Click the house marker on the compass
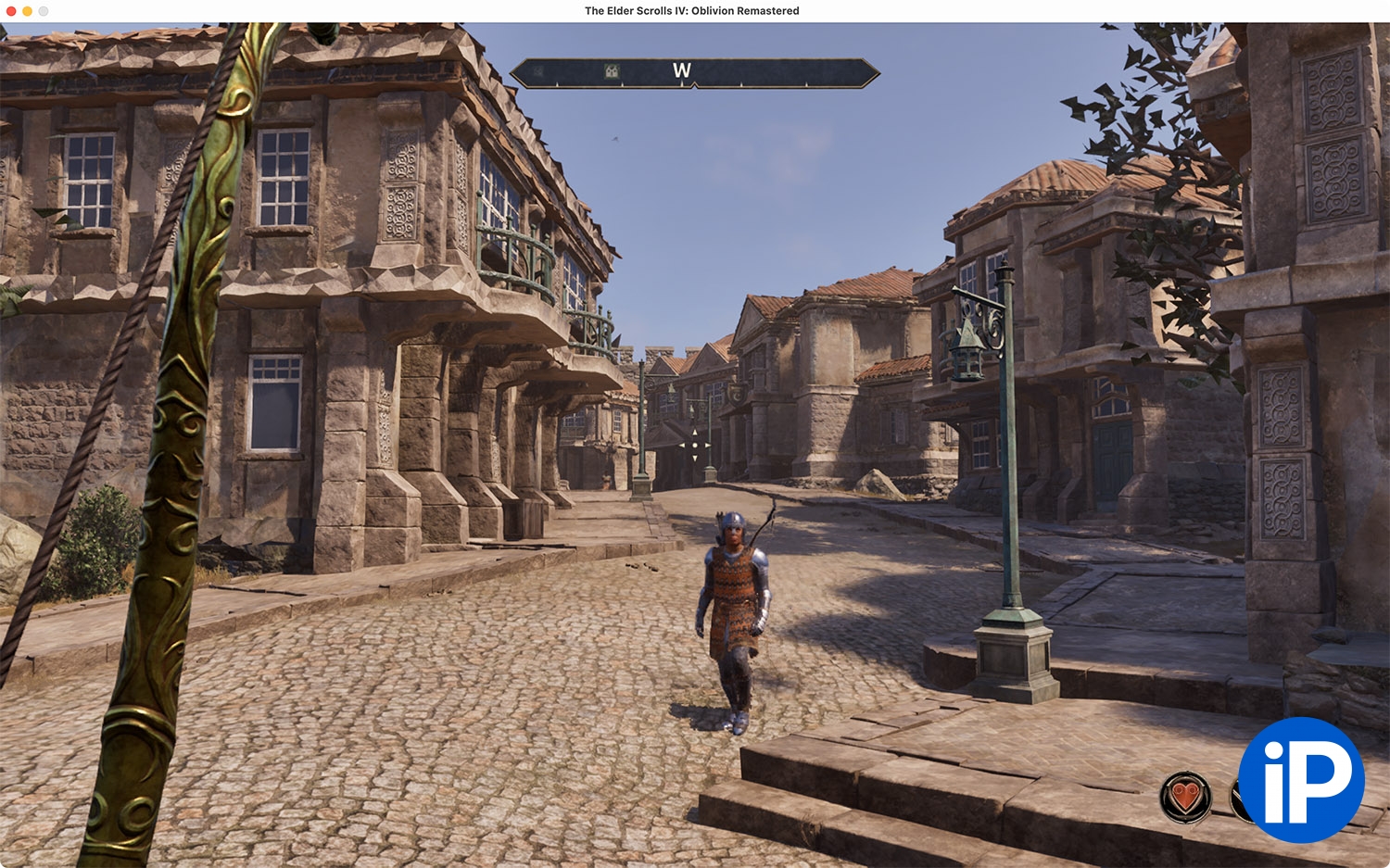Image resolution: width=1390 pixels, height=868 pixels. pyautogui.click(x=612, y=71)
